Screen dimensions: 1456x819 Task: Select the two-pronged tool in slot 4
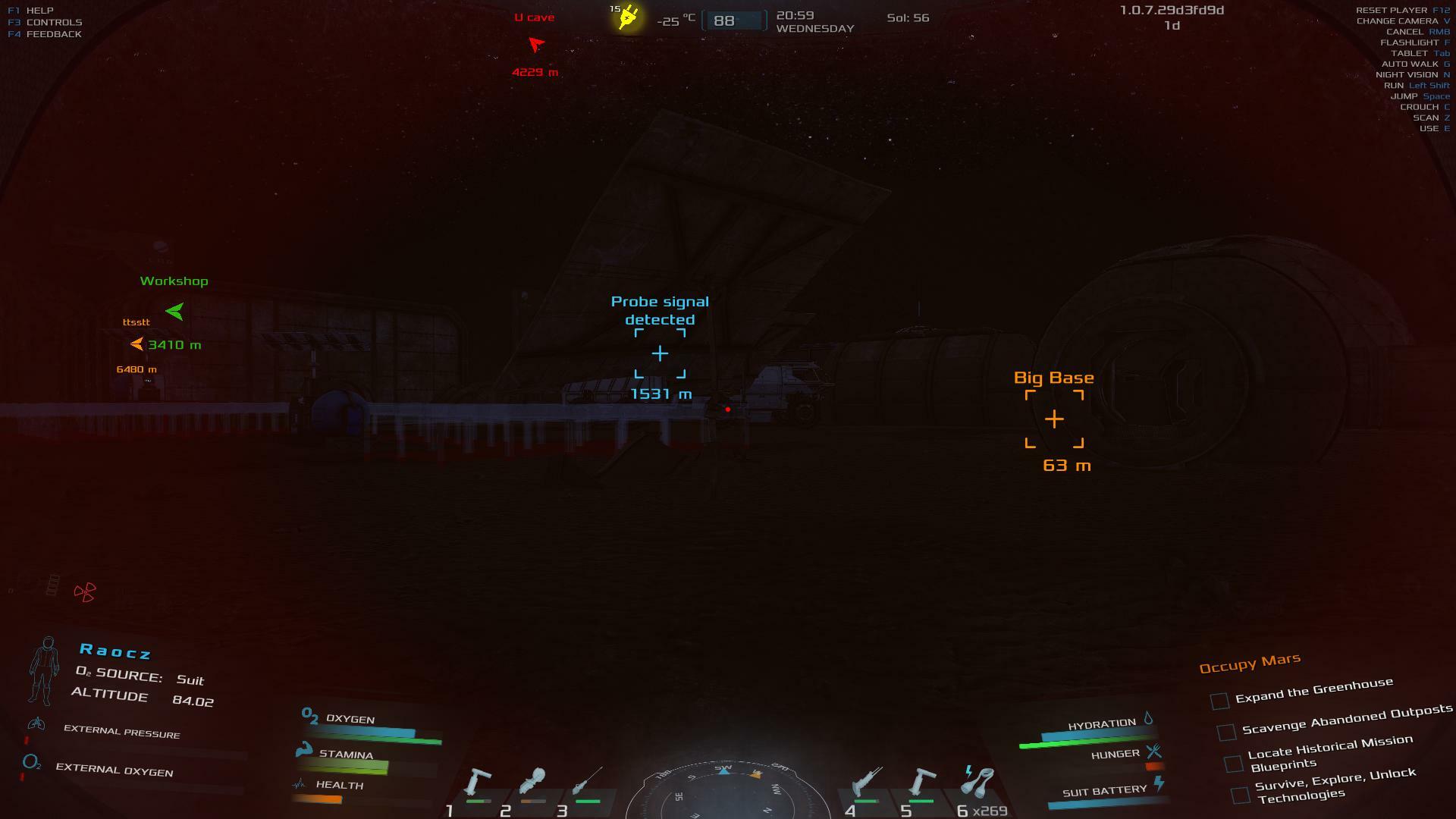(x=867, y=781)
